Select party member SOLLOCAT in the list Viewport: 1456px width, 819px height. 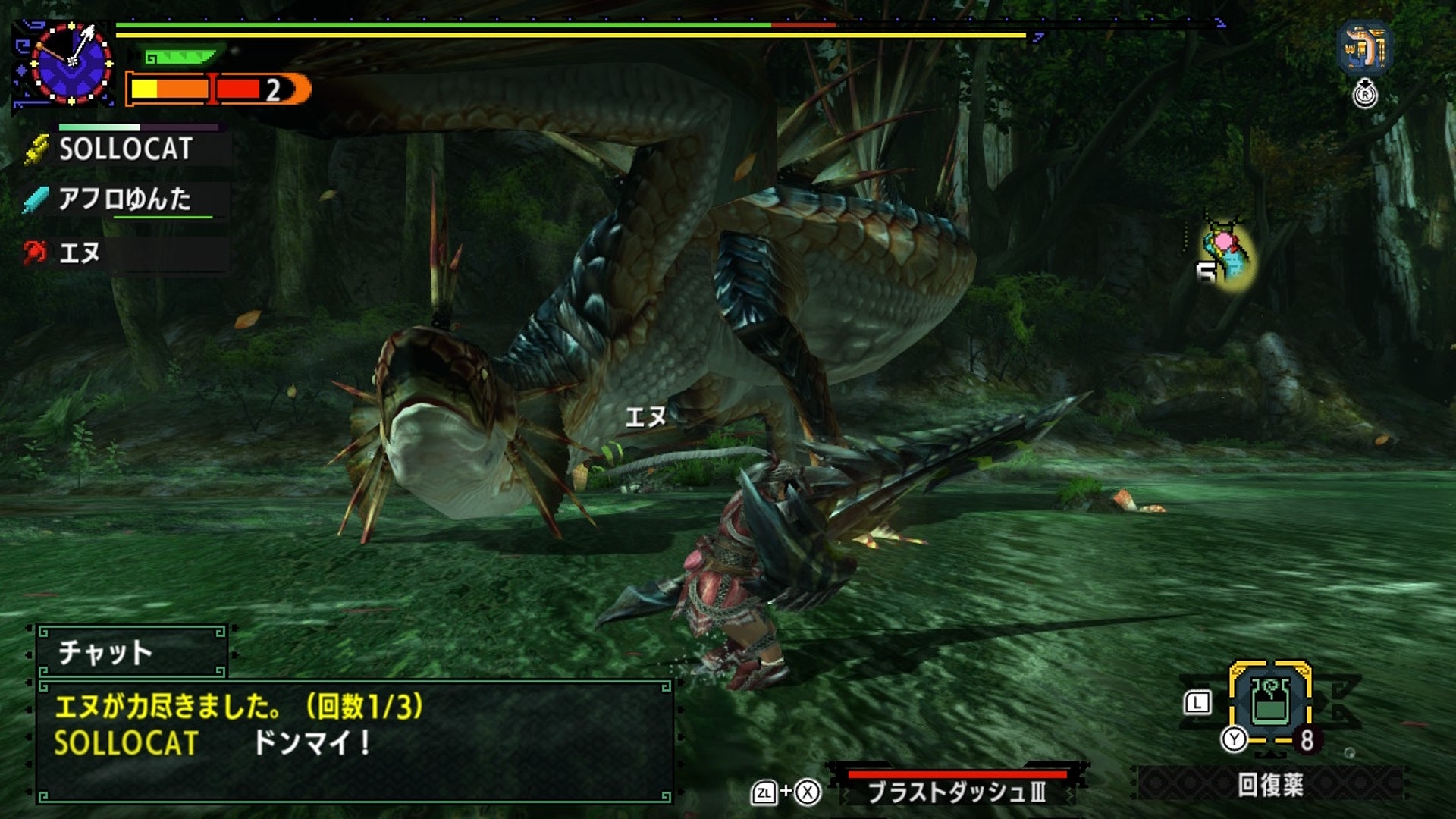(x=126, y=149)
